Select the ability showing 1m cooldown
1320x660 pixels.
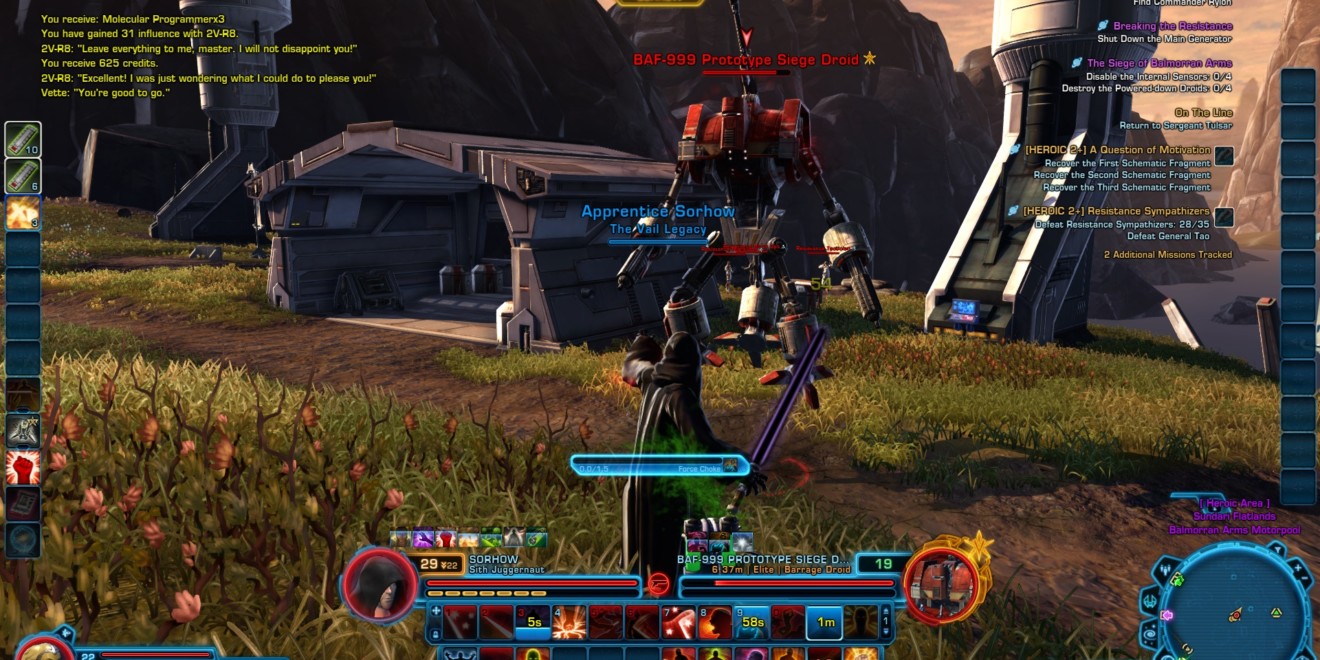824,622
